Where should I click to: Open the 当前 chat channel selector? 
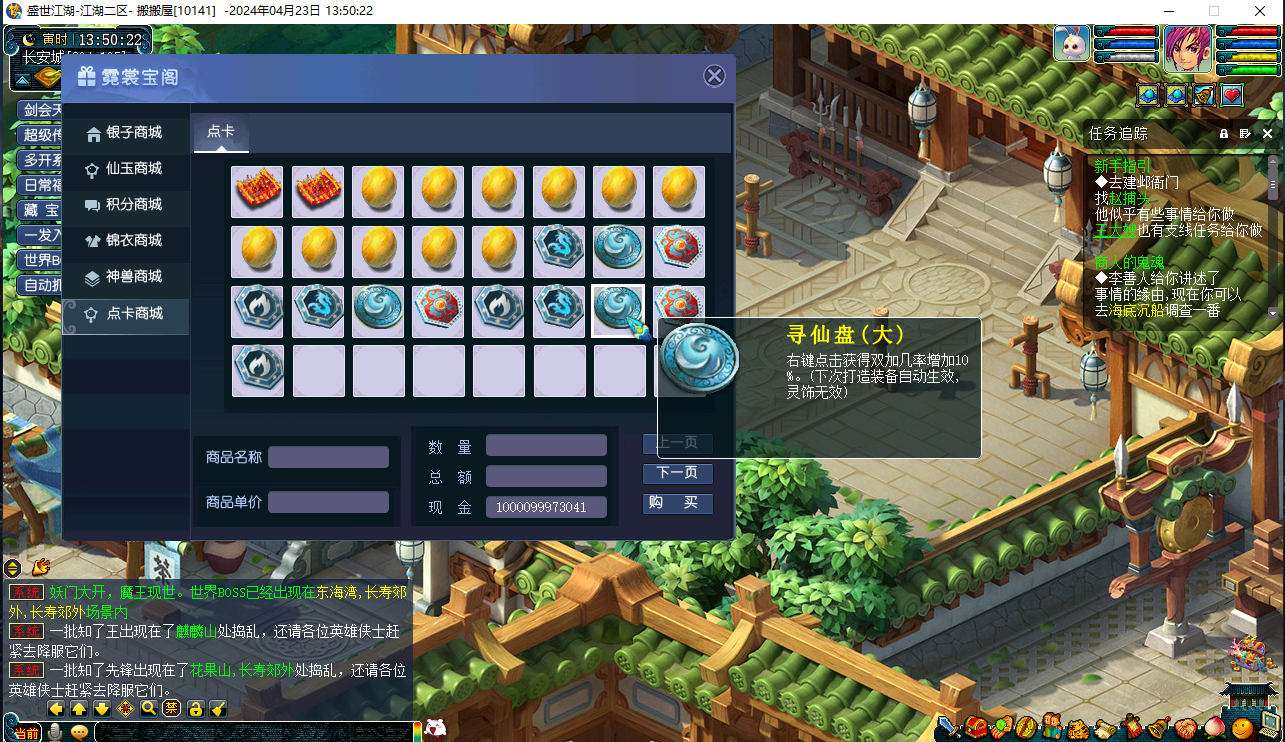(x=27, y=733)
